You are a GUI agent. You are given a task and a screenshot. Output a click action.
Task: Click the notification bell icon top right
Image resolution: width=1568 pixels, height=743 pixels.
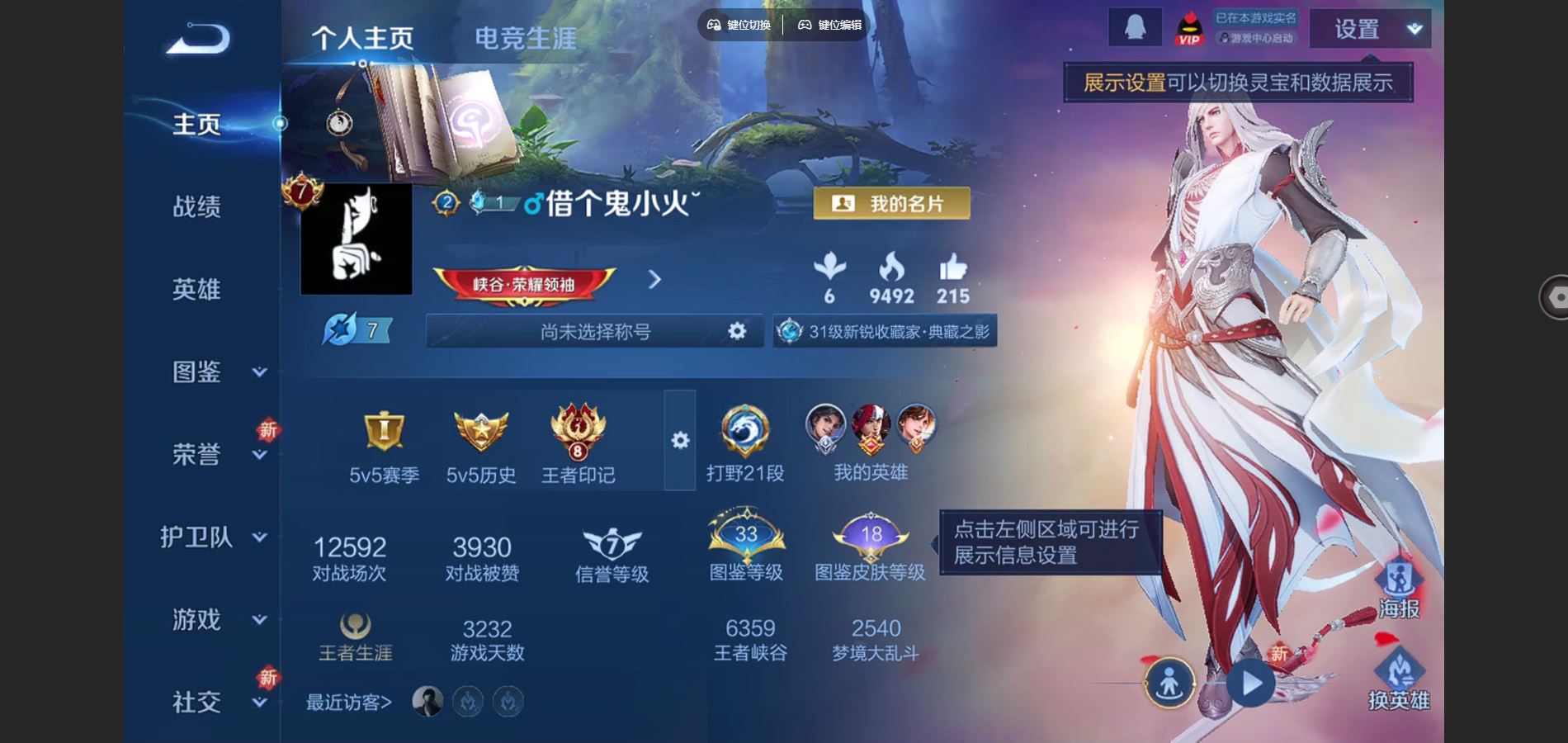tap(1136, 27)
